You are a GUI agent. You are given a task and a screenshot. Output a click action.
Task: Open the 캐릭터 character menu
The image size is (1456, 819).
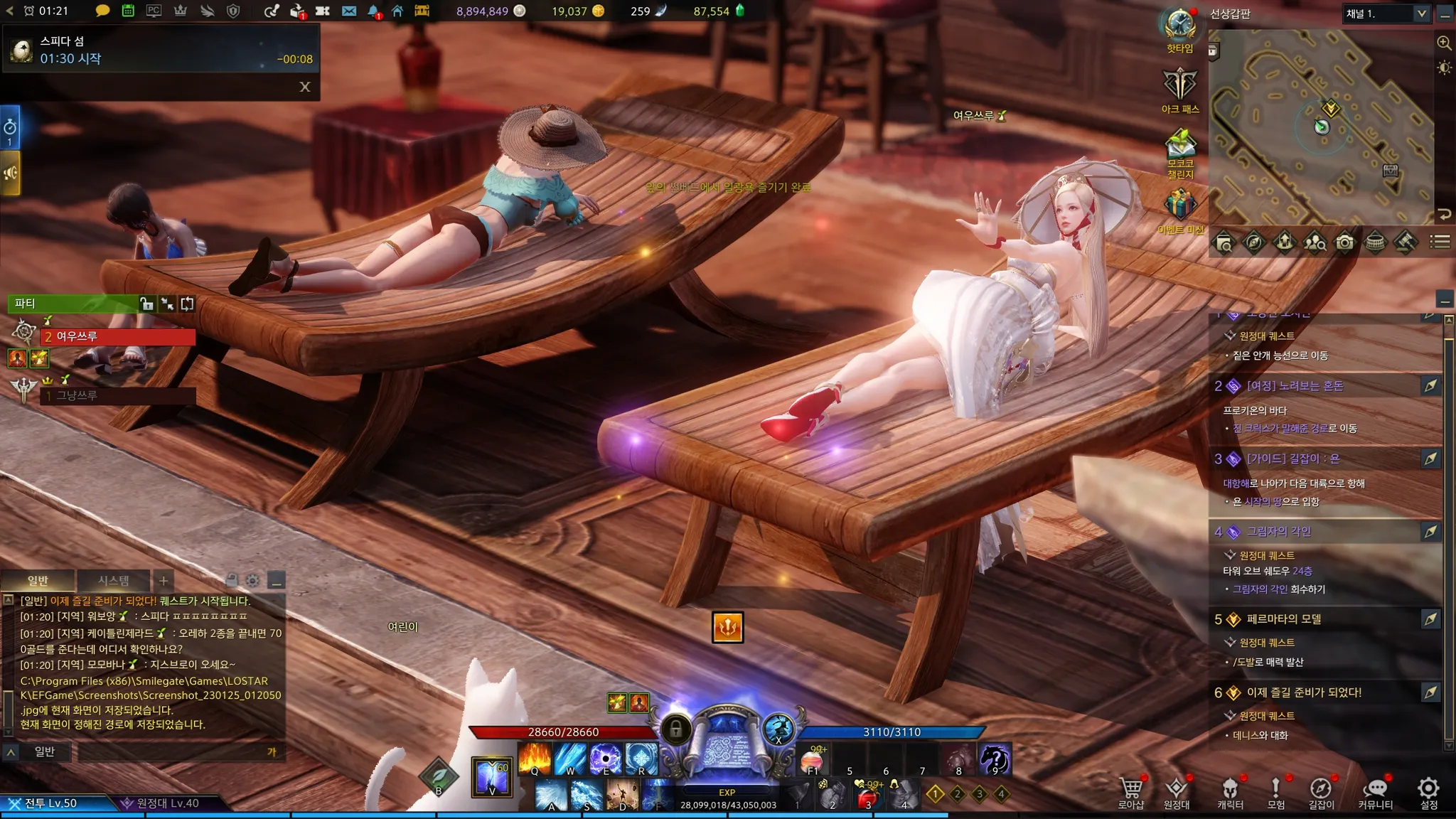click(x=1230, y=791)
